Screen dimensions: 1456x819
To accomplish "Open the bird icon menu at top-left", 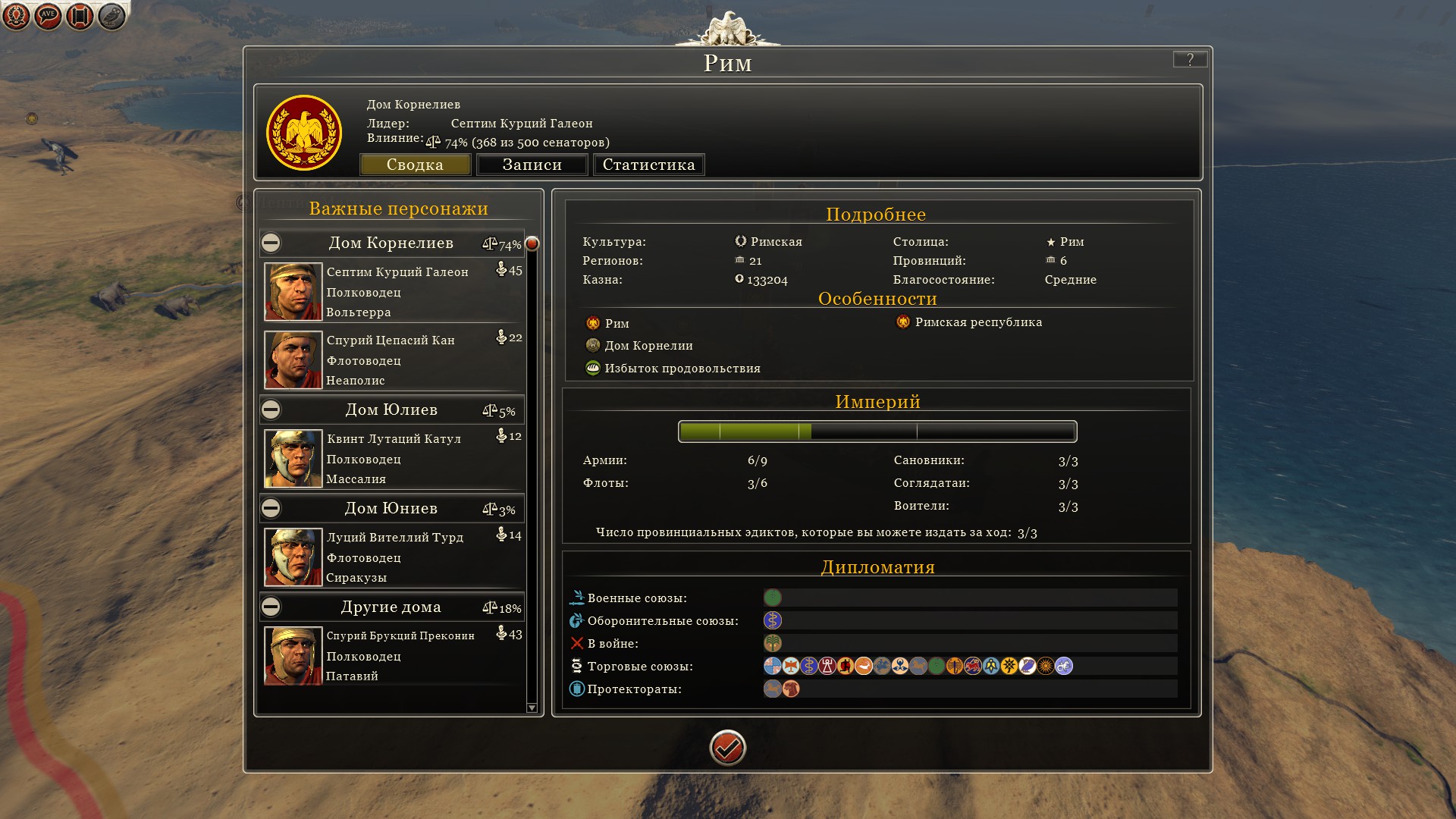I will (111, 15).
